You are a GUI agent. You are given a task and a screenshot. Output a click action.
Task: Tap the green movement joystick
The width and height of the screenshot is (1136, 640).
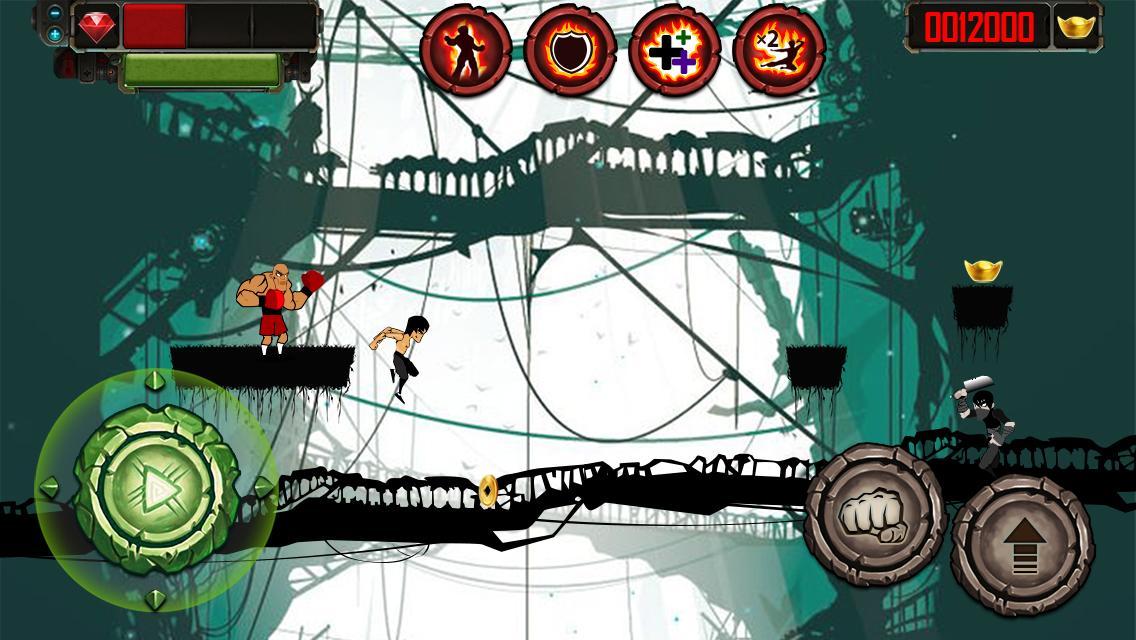[156, 490]
